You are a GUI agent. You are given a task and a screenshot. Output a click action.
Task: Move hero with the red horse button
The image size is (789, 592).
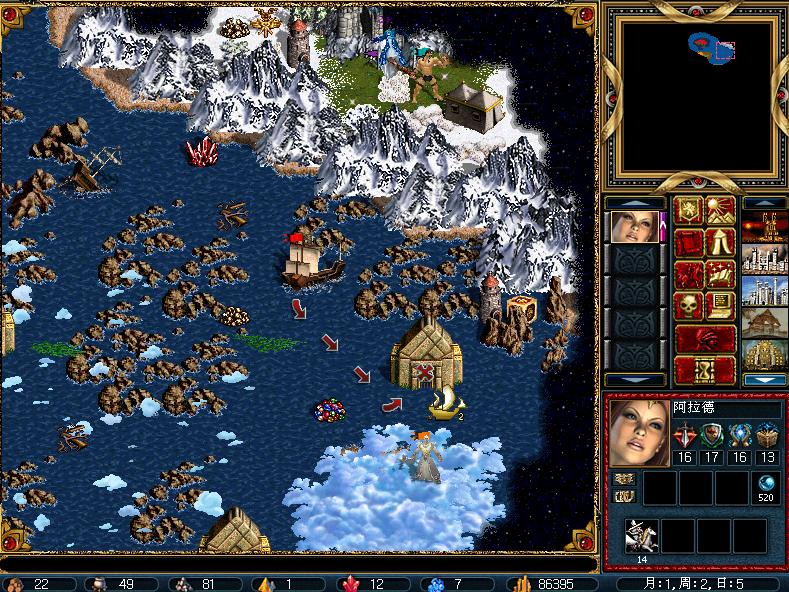tap(689, 274)
